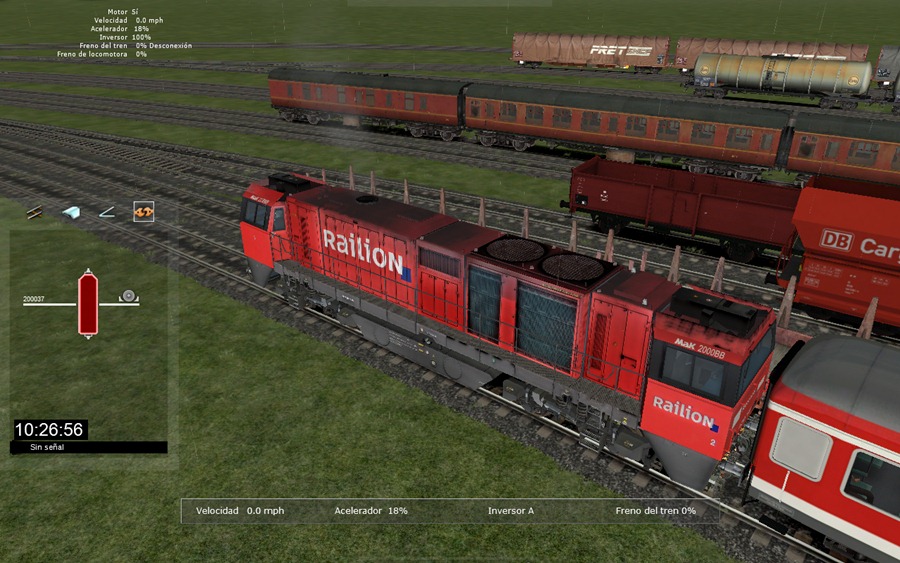
Task: Activate the orange coupling arrows icon
Action: click(143, 212)
